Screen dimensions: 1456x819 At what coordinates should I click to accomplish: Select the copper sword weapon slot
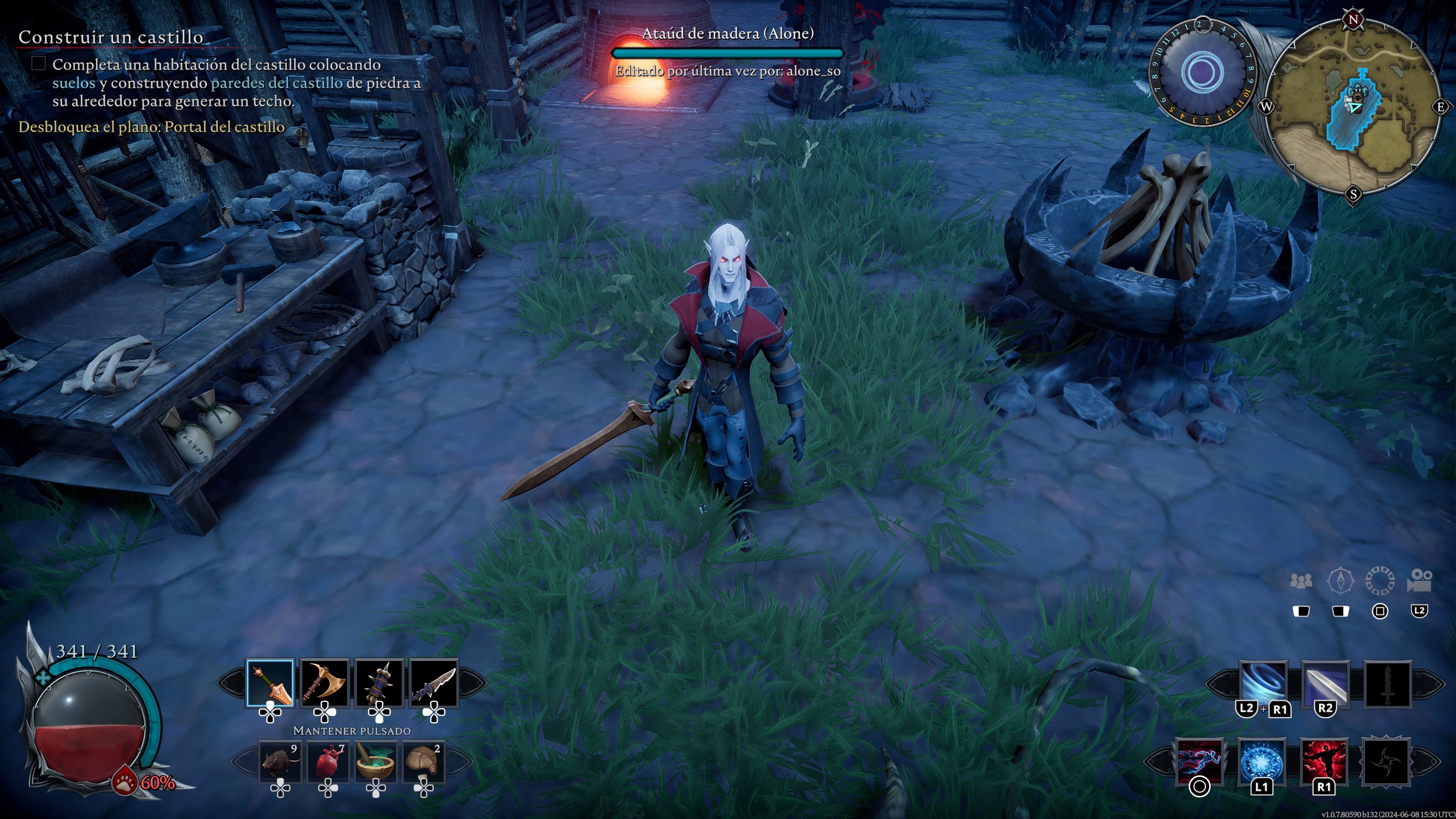270,683
